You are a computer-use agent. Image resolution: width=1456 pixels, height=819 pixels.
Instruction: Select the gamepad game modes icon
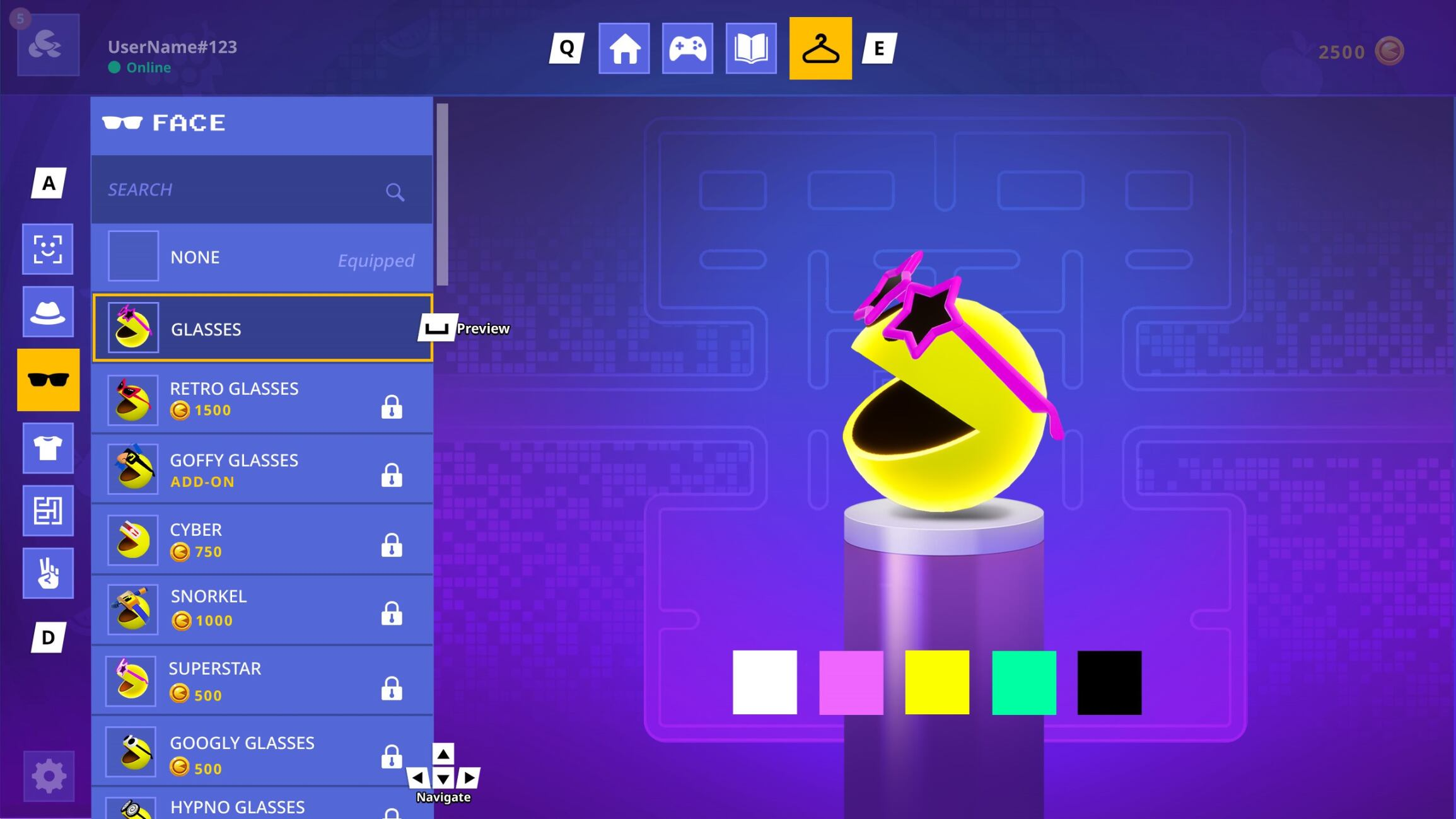pyautogui.click(x=688, y=49)
